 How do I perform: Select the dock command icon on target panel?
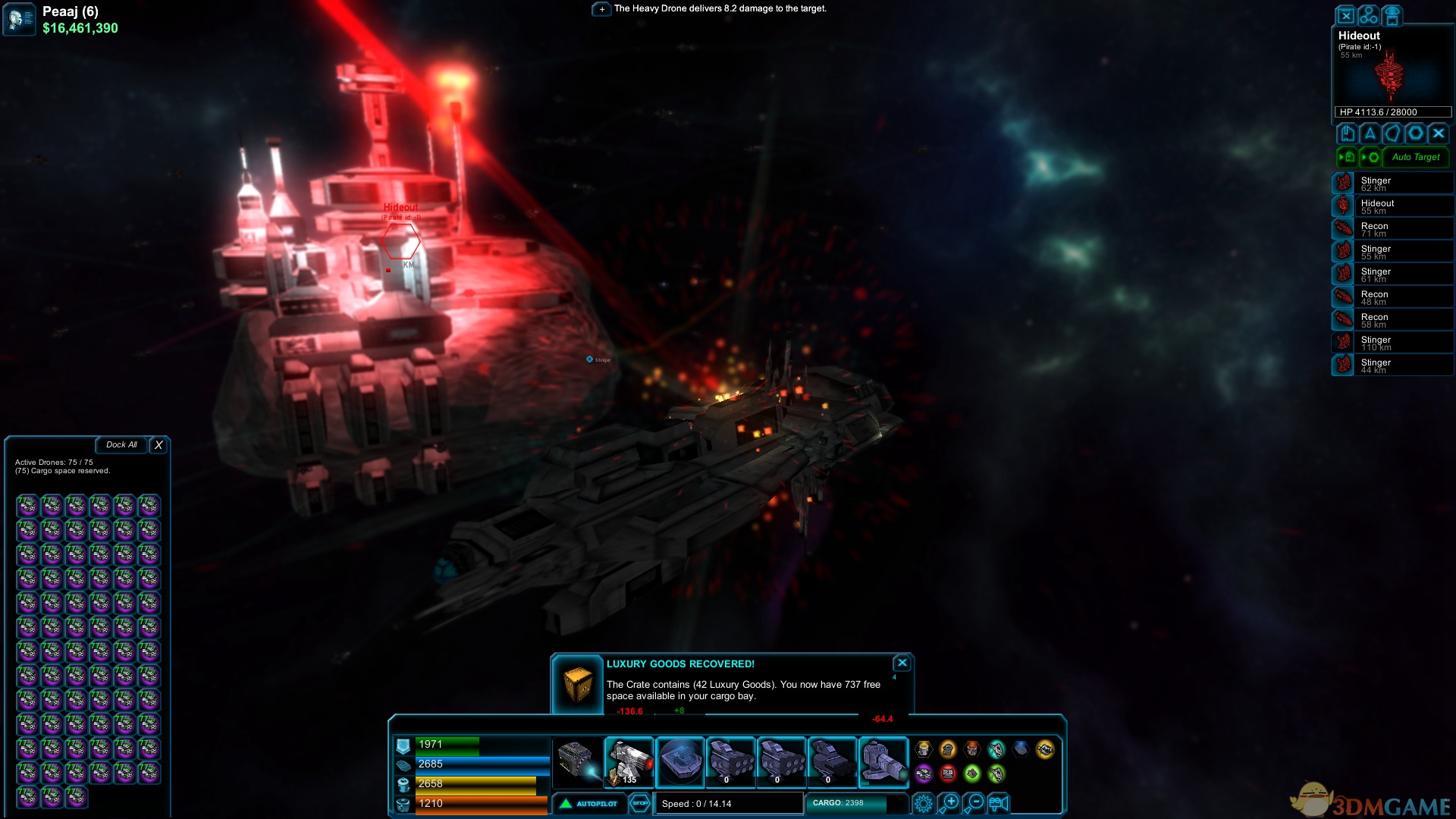[1348, 133]
